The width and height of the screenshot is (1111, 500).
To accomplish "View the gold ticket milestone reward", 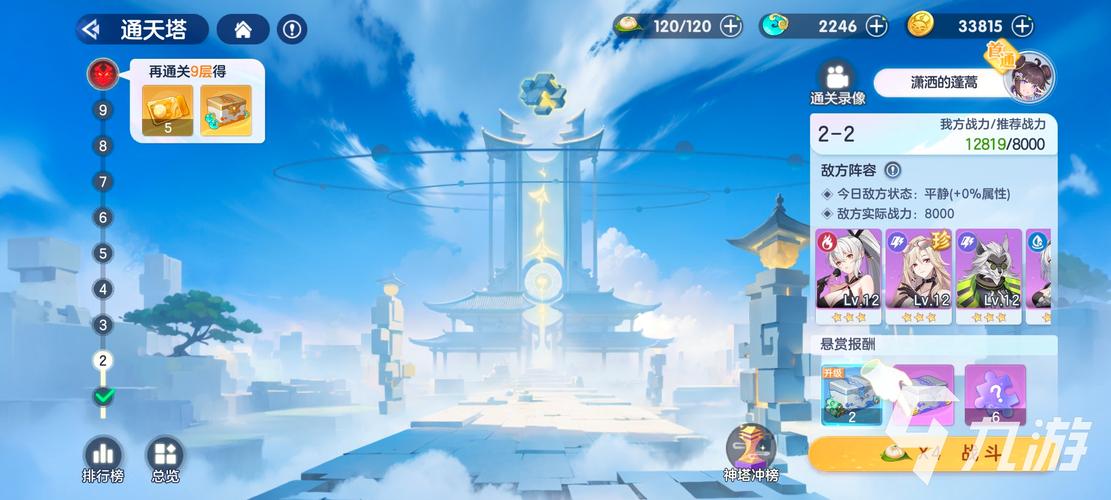I will [x=167, y=110].
